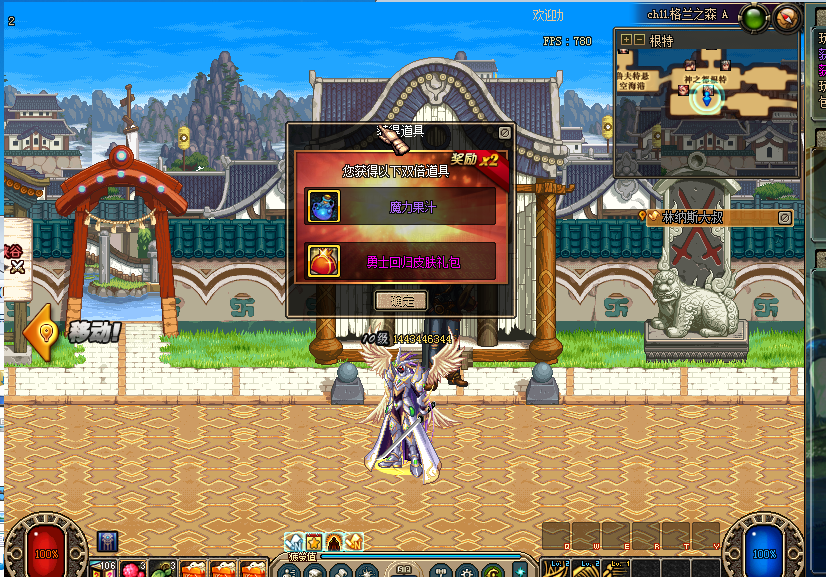Image resolution: width=826 pixels, height=577 pixels.
Task: Zoom in the minimap with the plus button
Action: coord(626,40)
